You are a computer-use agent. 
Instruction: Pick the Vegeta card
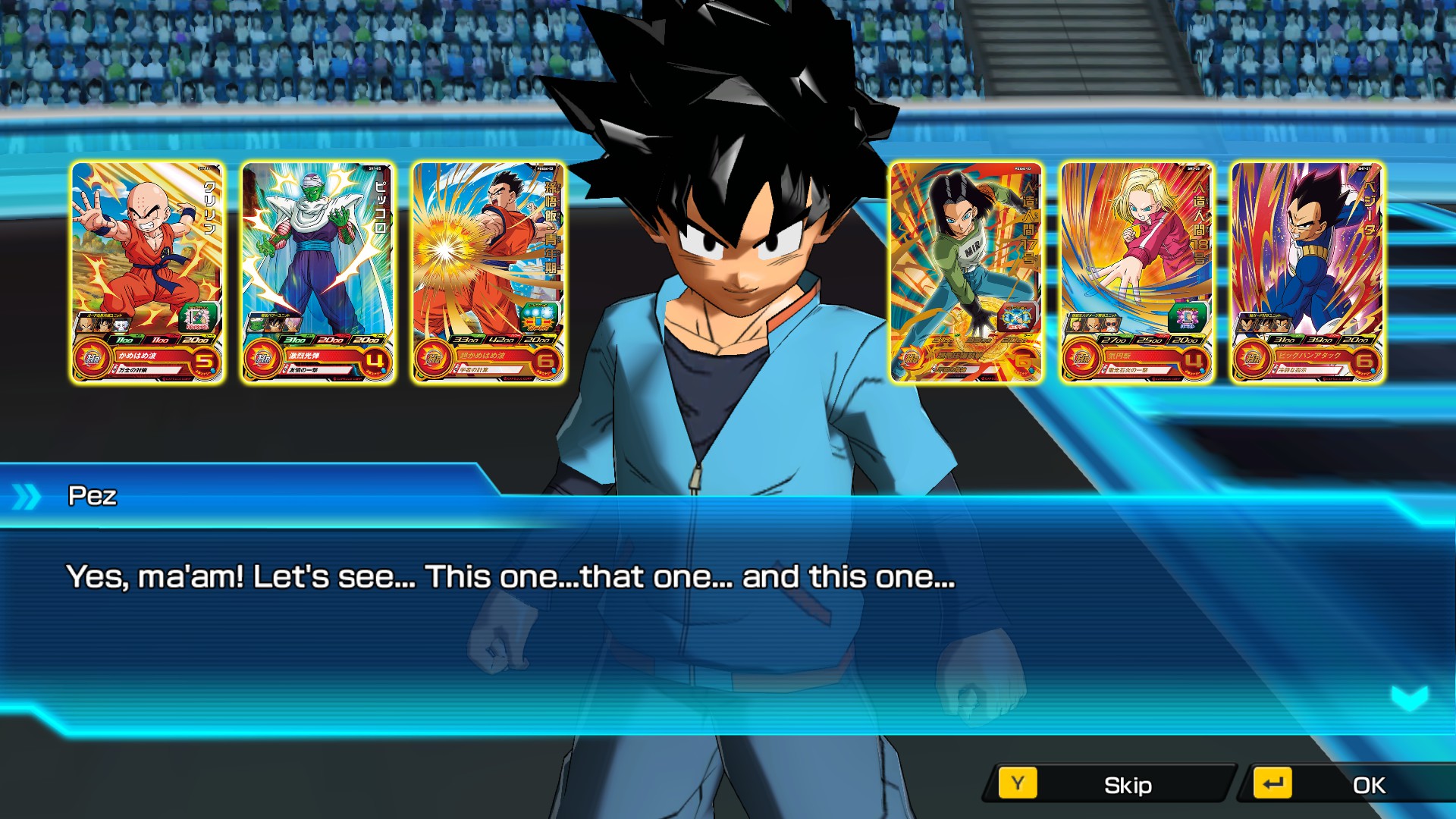click(1307, 271)
